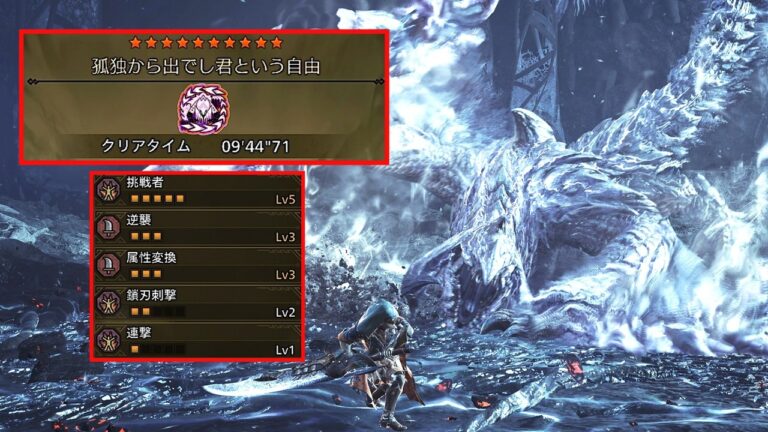The image size is (768, 432).
Task: Choose the 属性変換 Lv3 skill row
Action: click(x=197, y=265)
